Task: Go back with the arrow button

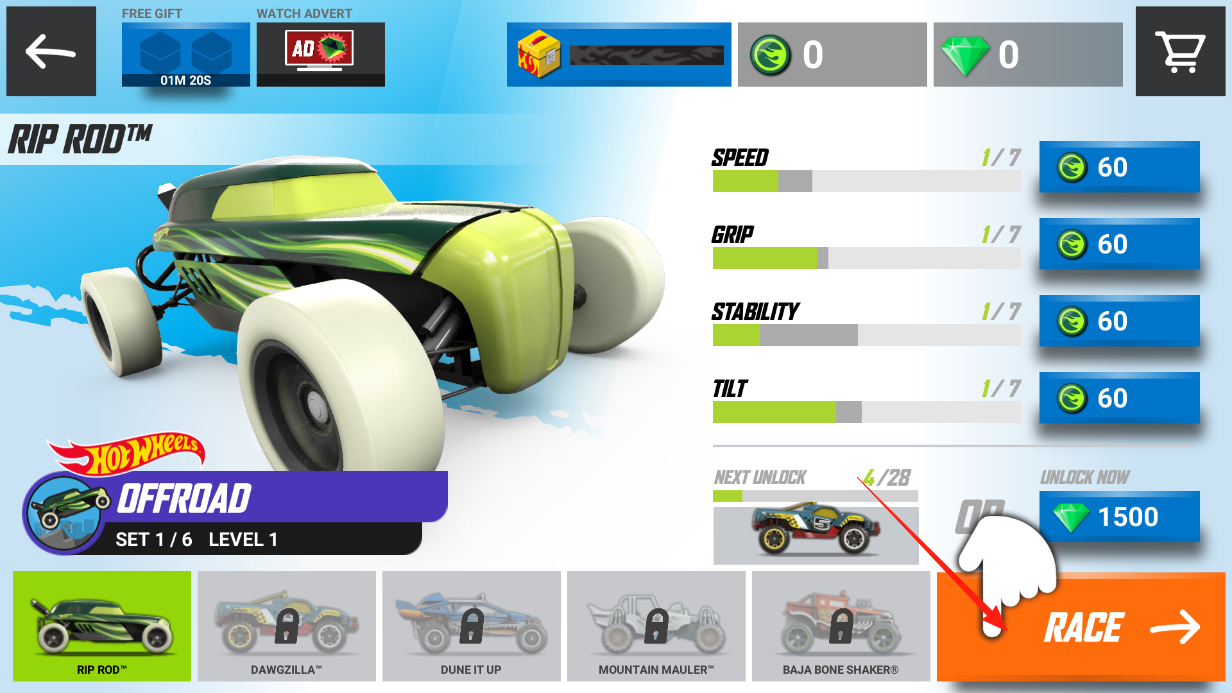Action: click(x=51, y=51)
